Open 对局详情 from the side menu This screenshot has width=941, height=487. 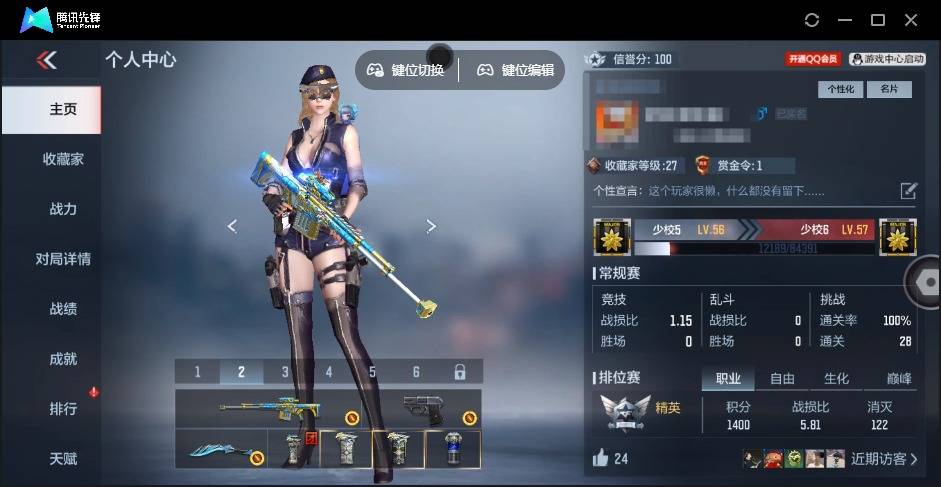63,259
